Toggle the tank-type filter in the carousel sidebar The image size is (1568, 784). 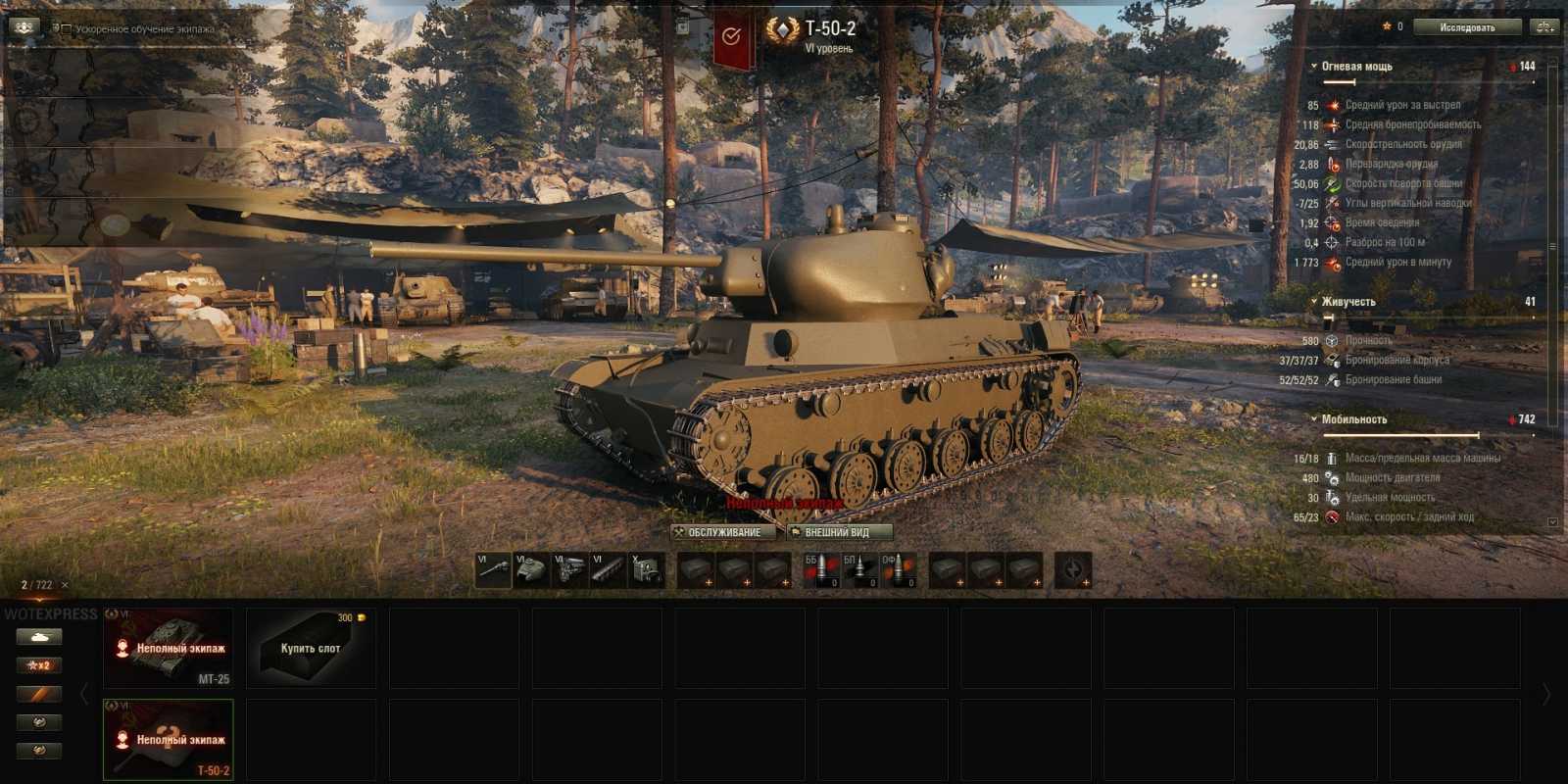click(x=37, y=636)
